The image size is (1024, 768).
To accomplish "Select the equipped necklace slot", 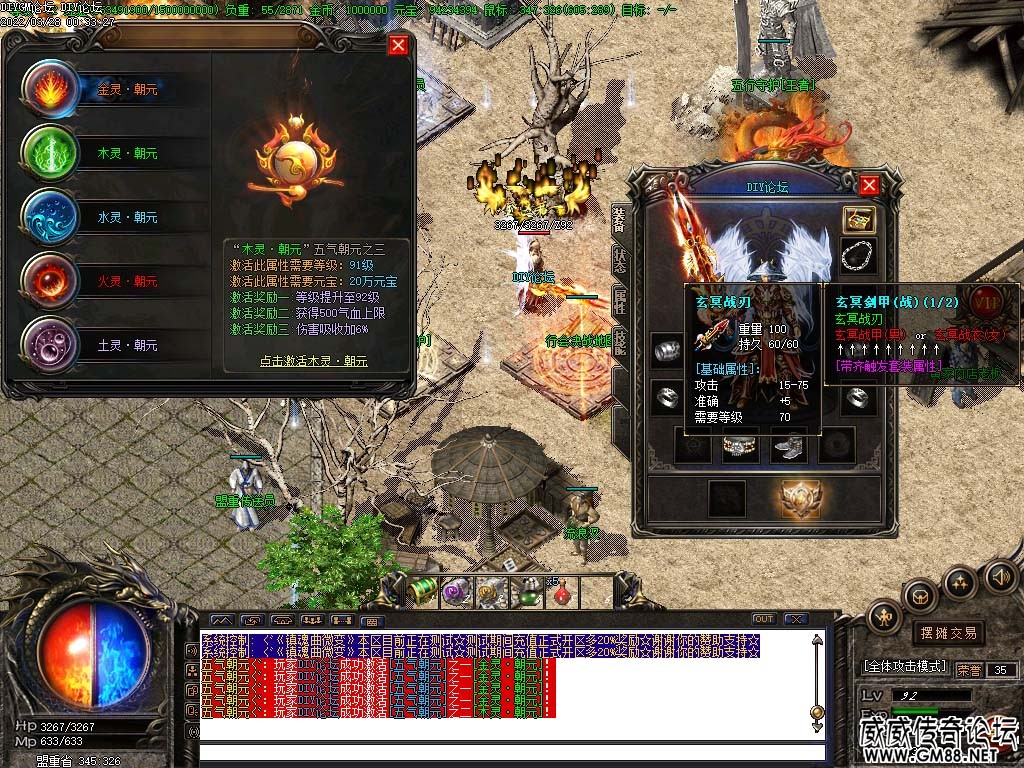I will pyautogui.click(x=858, y=256).
